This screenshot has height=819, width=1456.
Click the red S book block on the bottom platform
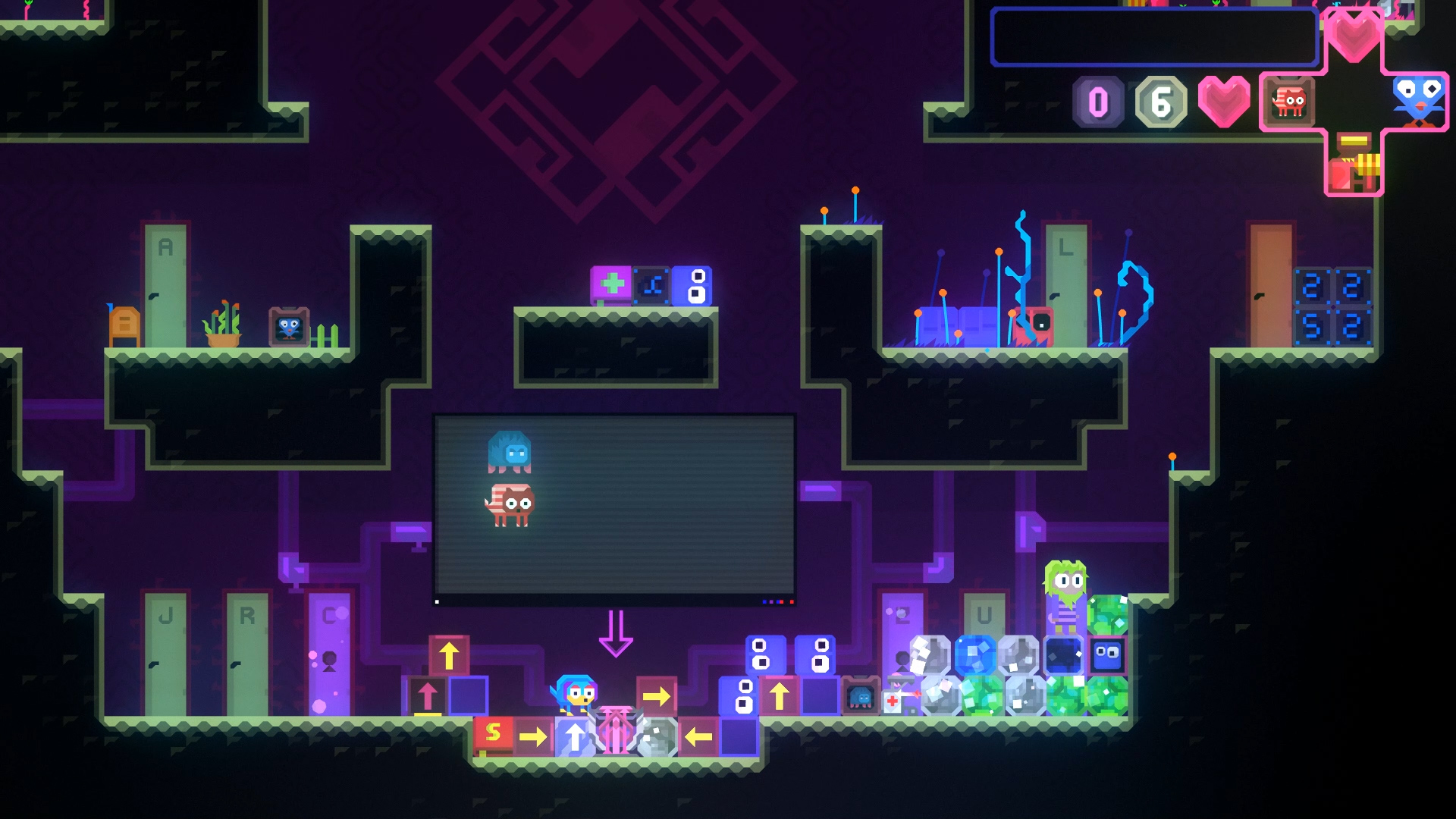point(494,735)
